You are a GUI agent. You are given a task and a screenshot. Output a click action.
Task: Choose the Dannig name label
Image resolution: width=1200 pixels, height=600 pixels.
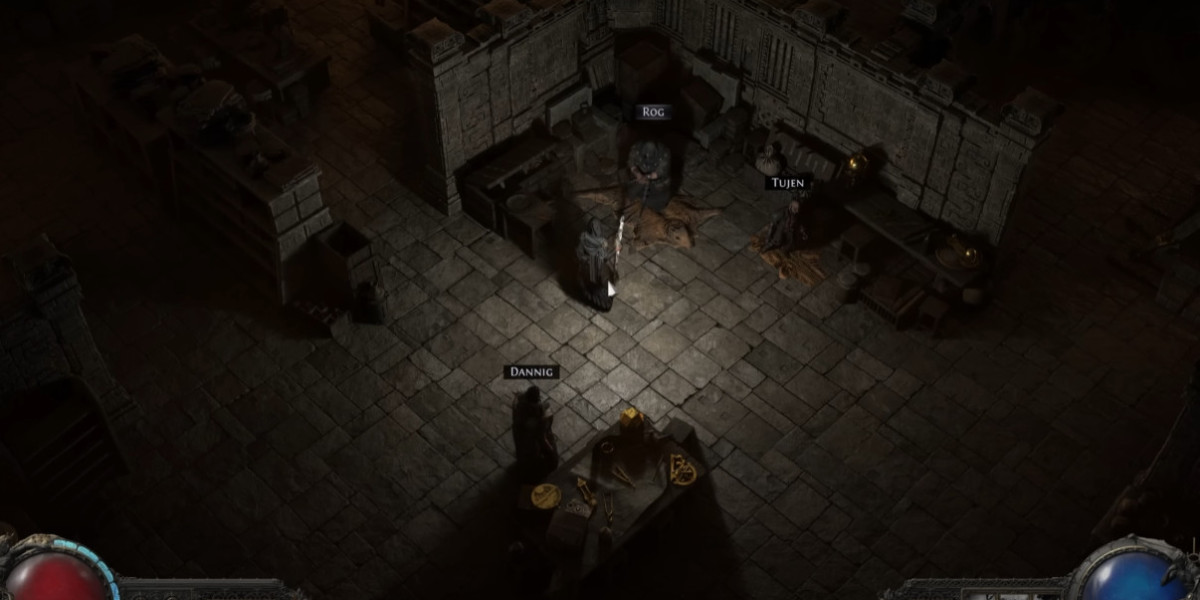pos(531,373)
